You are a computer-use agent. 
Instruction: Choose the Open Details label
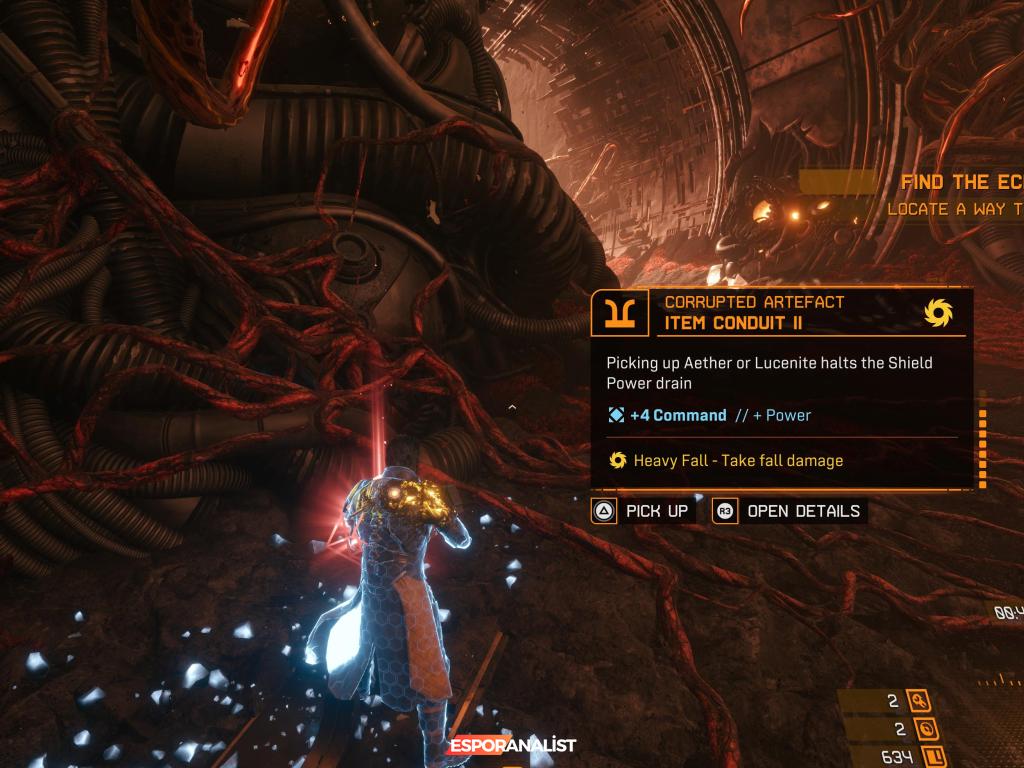[803, 511]
